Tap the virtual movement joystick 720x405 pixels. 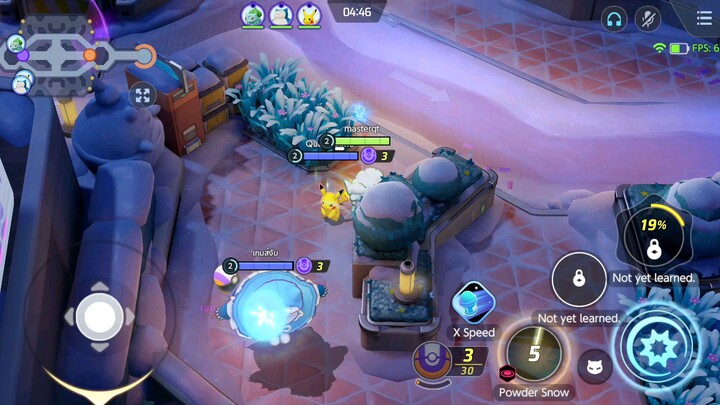point(99,317)
